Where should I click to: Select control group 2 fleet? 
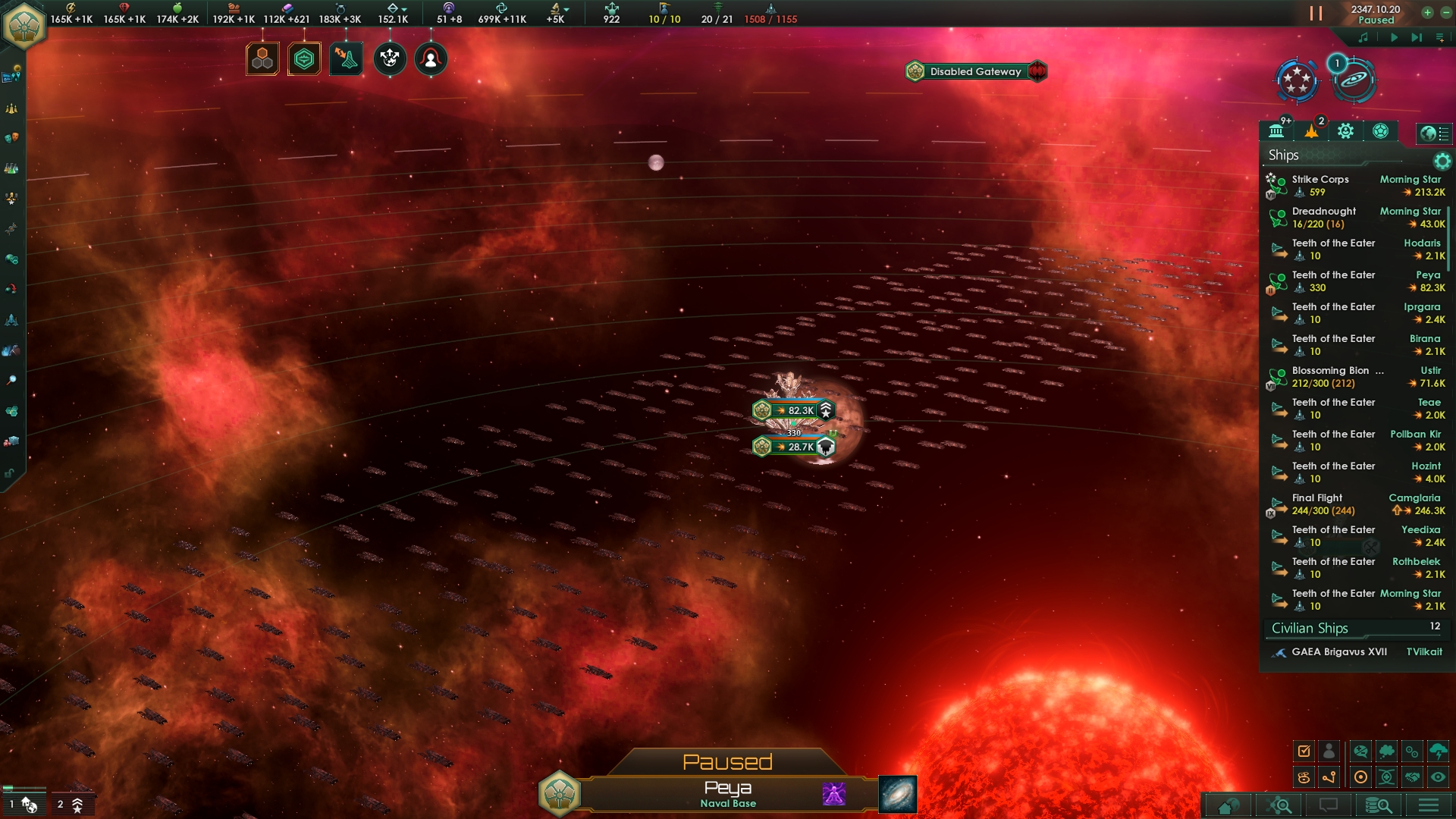71,805
